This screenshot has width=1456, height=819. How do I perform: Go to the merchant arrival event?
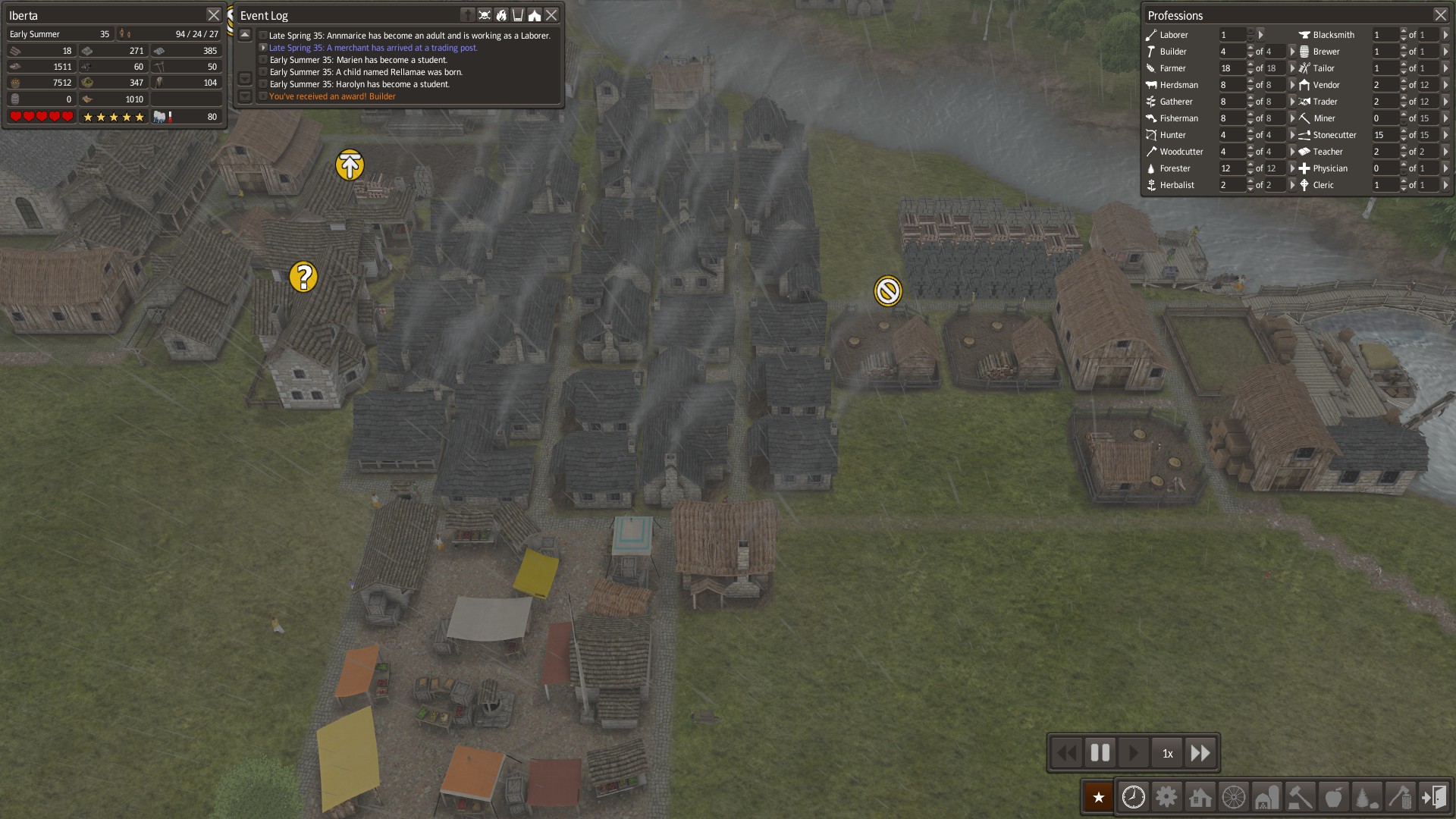coord(373,48)
